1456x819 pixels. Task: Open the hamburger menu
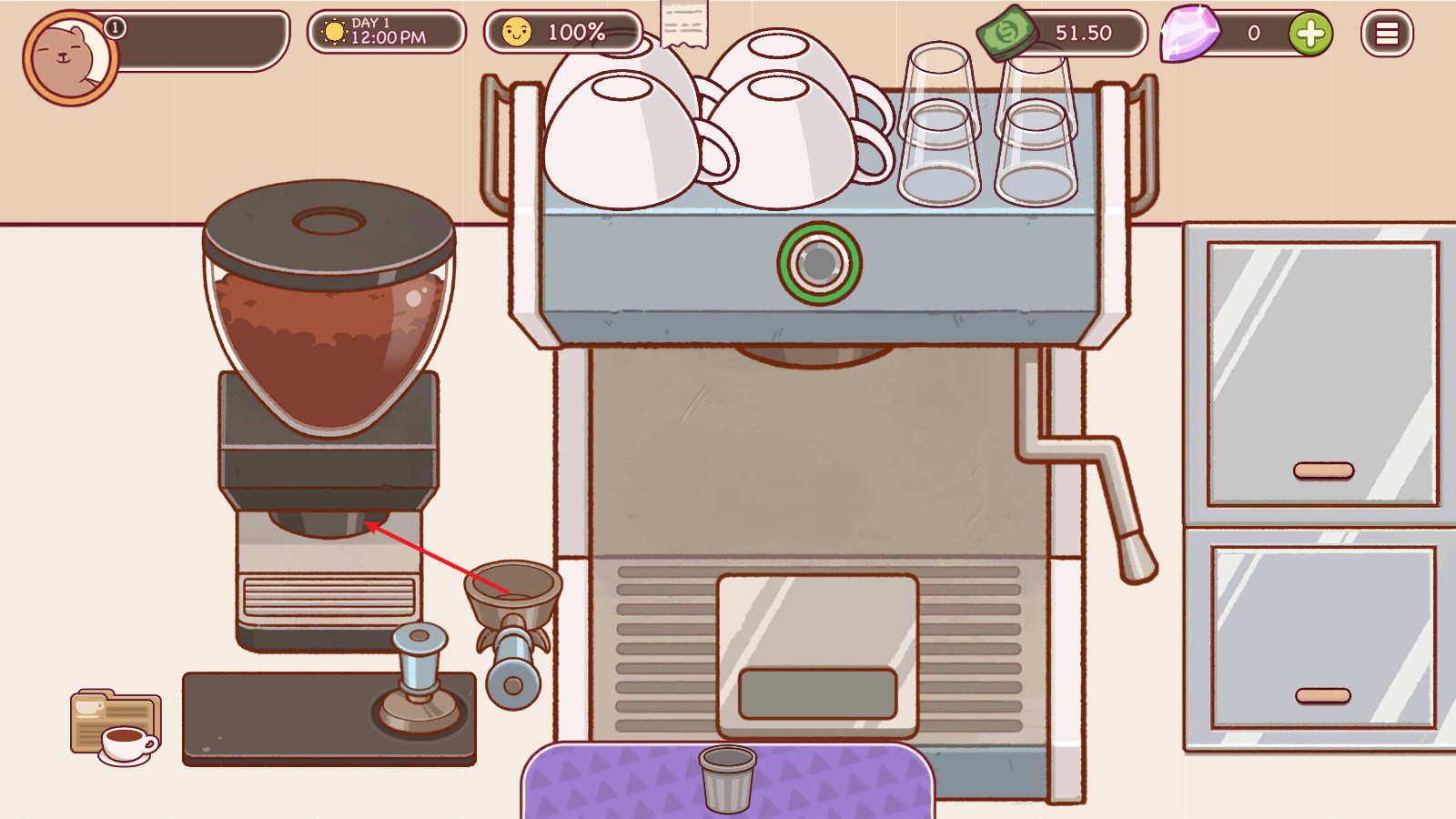click(1386, 34)
